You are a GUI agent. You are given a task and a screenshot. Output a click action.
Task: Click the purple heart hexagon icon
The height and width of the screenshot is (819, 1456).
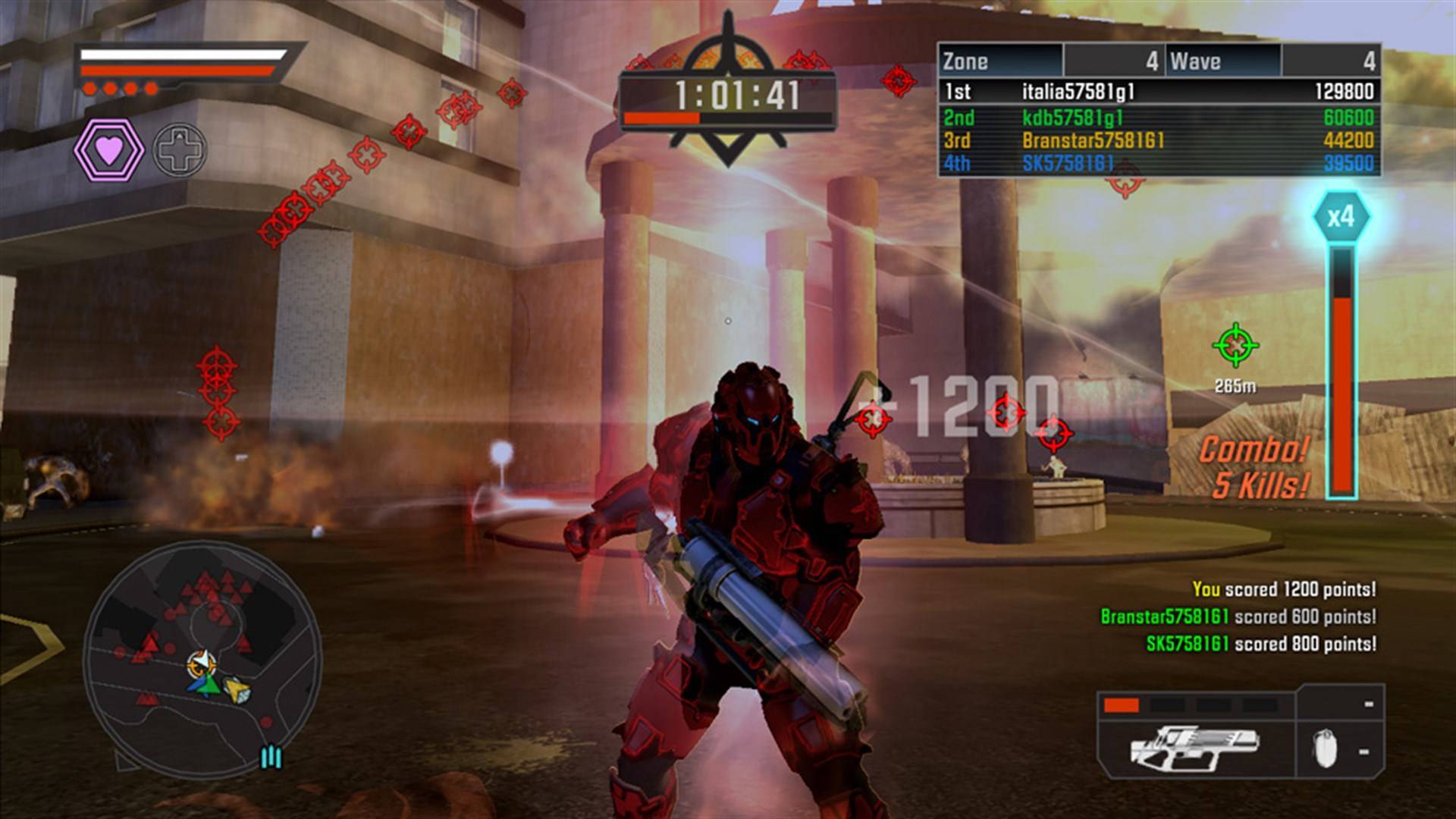click(108, 150)
